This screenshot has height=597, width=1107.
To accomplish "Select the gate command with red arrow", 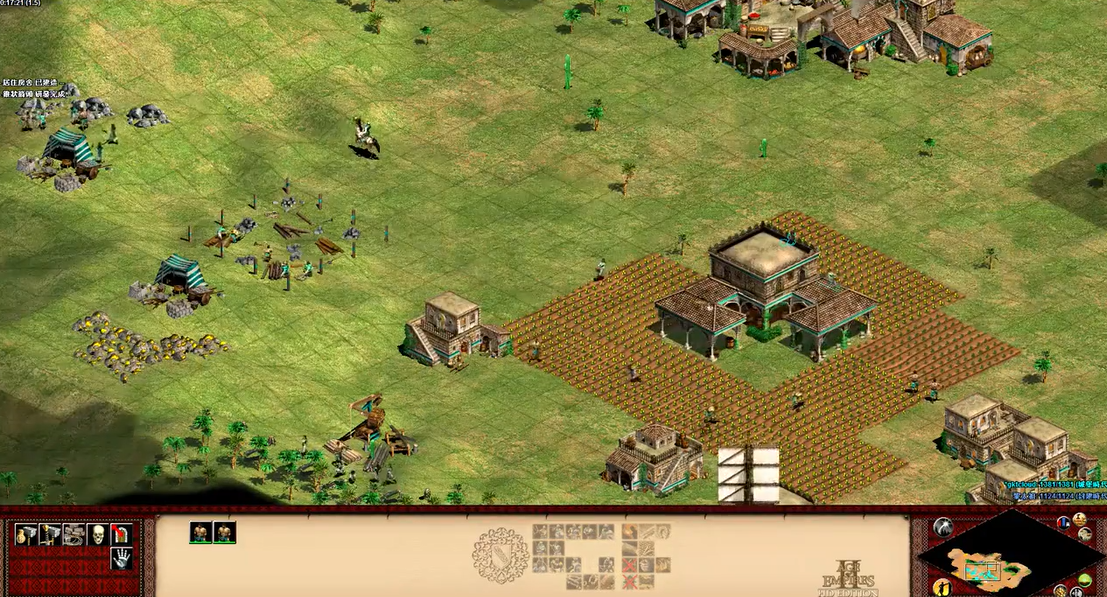I will point(121,535).
